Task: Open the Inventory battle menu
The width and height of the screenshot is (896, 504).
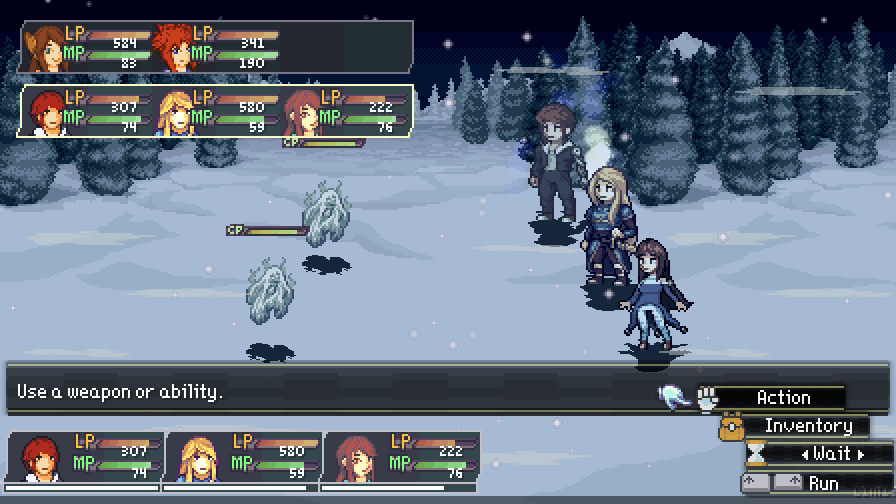Action: pos(807,426)
